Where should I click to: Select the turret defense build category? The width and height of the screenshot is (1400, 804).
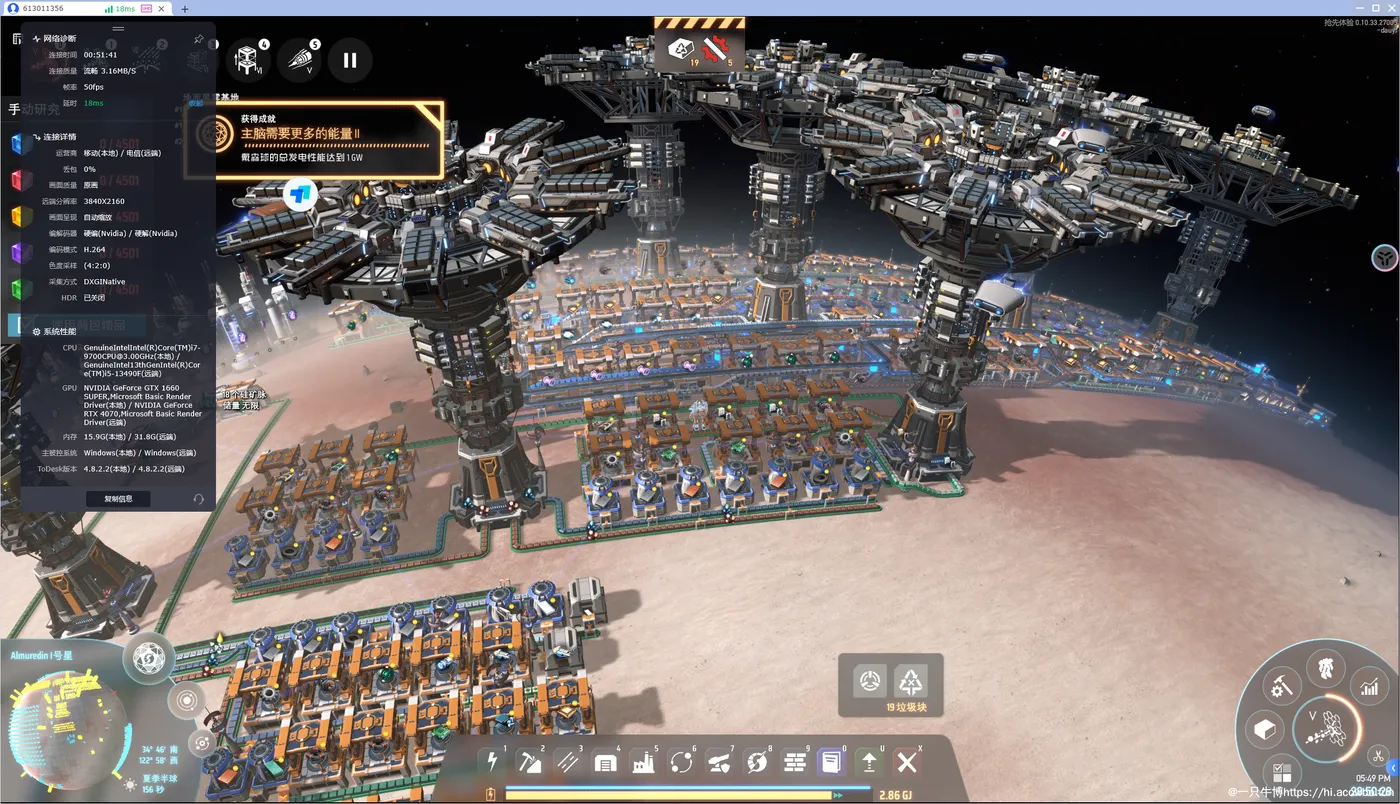tap(719, 763)
